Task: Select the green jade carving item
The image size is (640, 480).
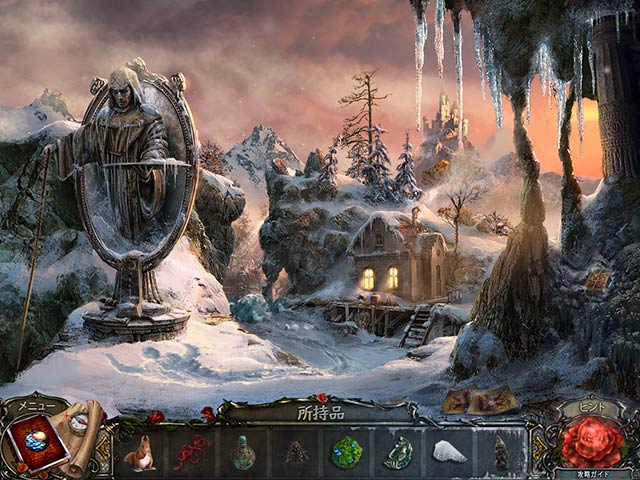Action: pos(398,452)
